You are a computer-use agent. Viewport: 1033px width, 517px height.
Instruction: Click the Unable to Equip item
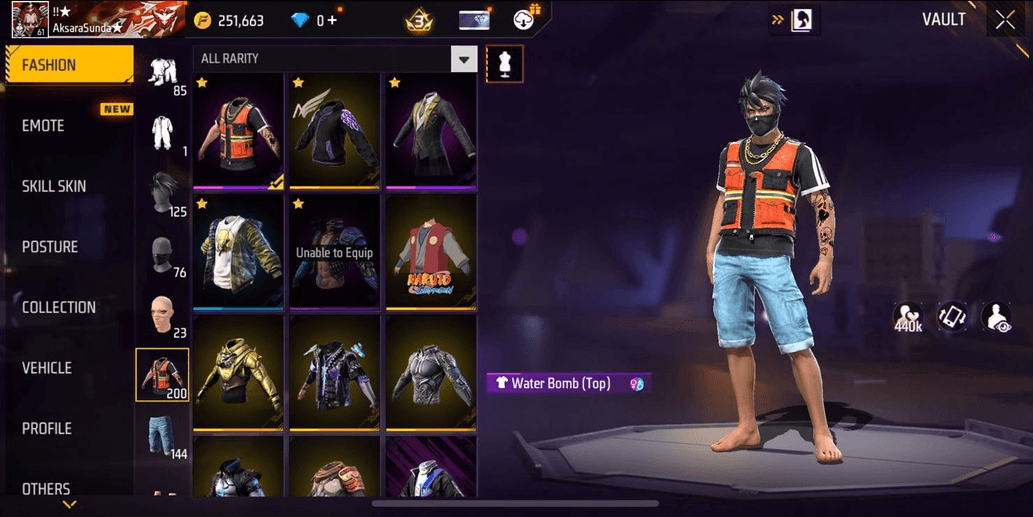pos(333,252)
